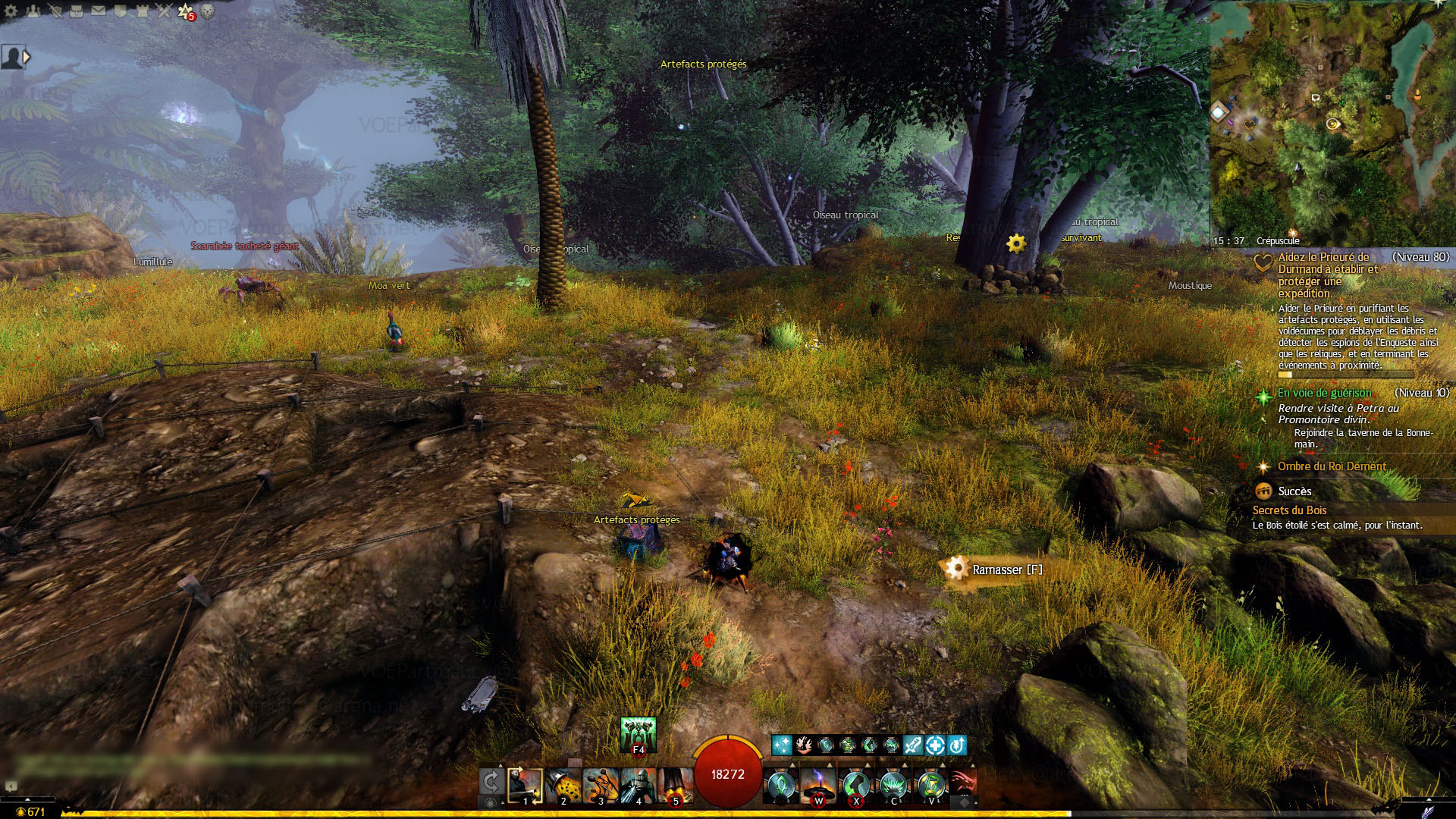This screenshot has height=819, width=1456.
Task: Use weapon skill 1 rifle shot
Action: pyautogui.click(x=525, y=786)
